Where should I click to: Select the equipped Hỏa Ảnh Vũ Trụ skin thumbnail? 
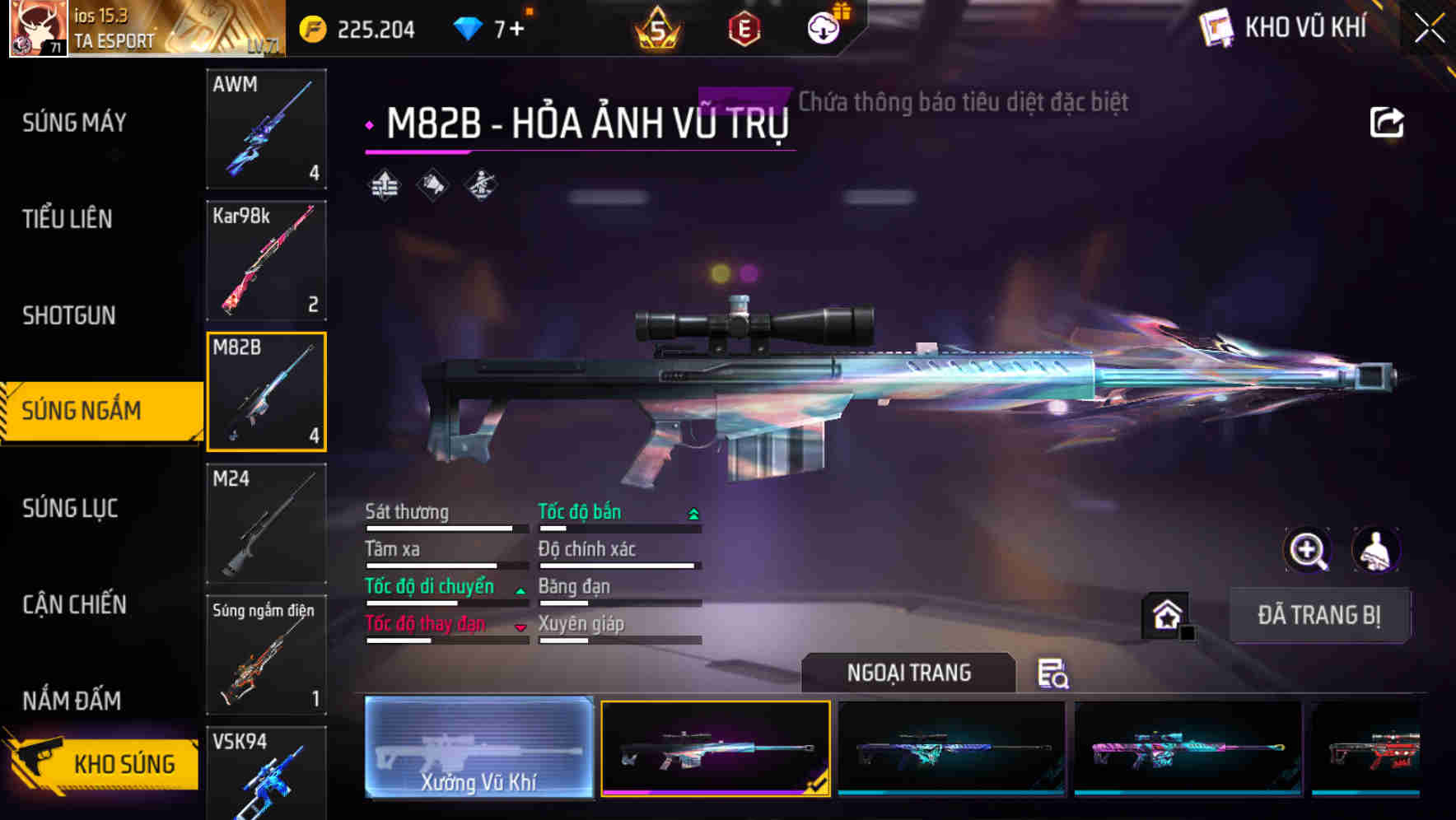pyautogui.click(x=715, y=748)
